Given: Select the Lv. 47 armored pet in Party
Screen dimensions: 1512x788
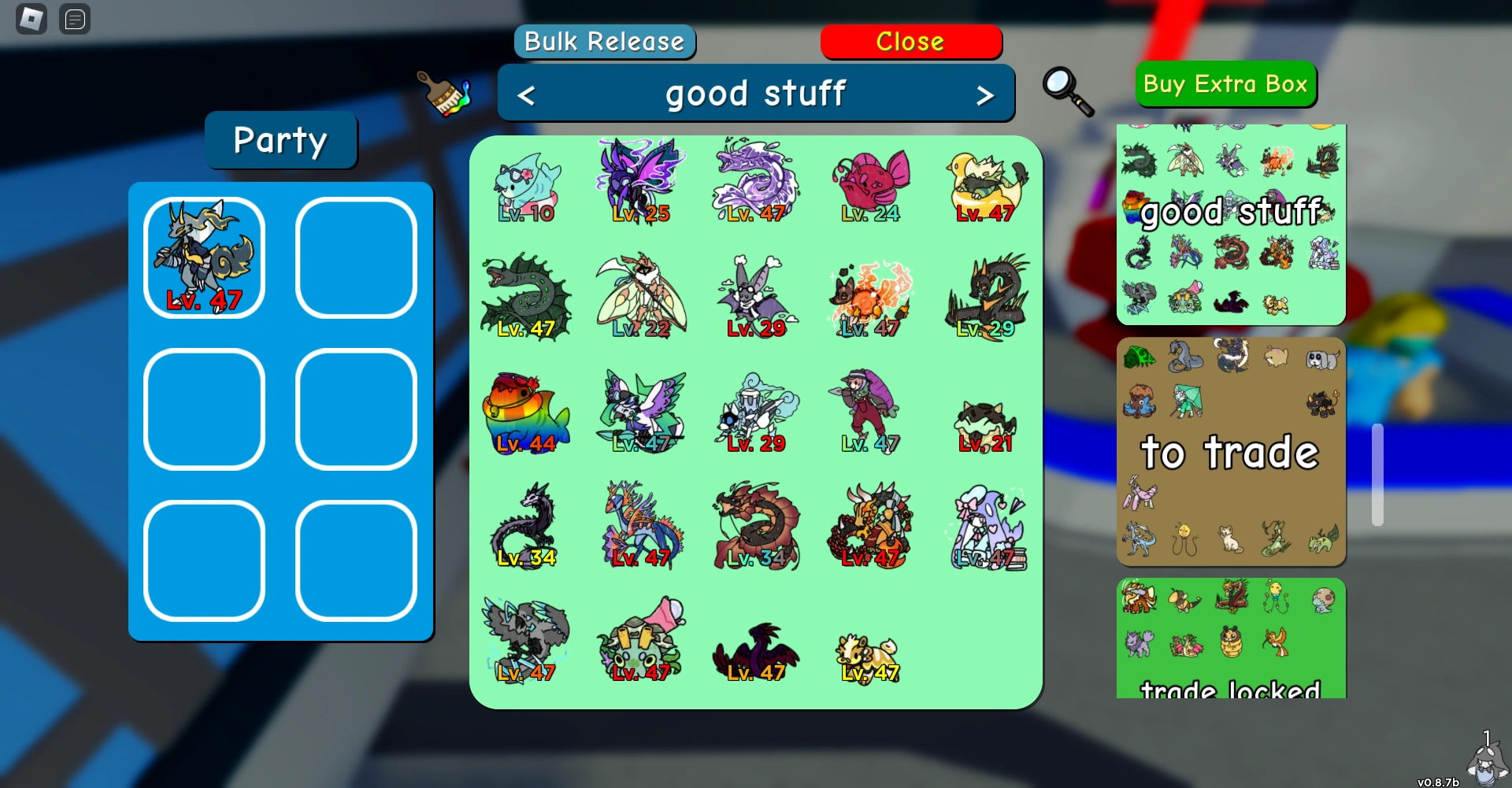Looking at the screenshot, I should tap(203, 256).
